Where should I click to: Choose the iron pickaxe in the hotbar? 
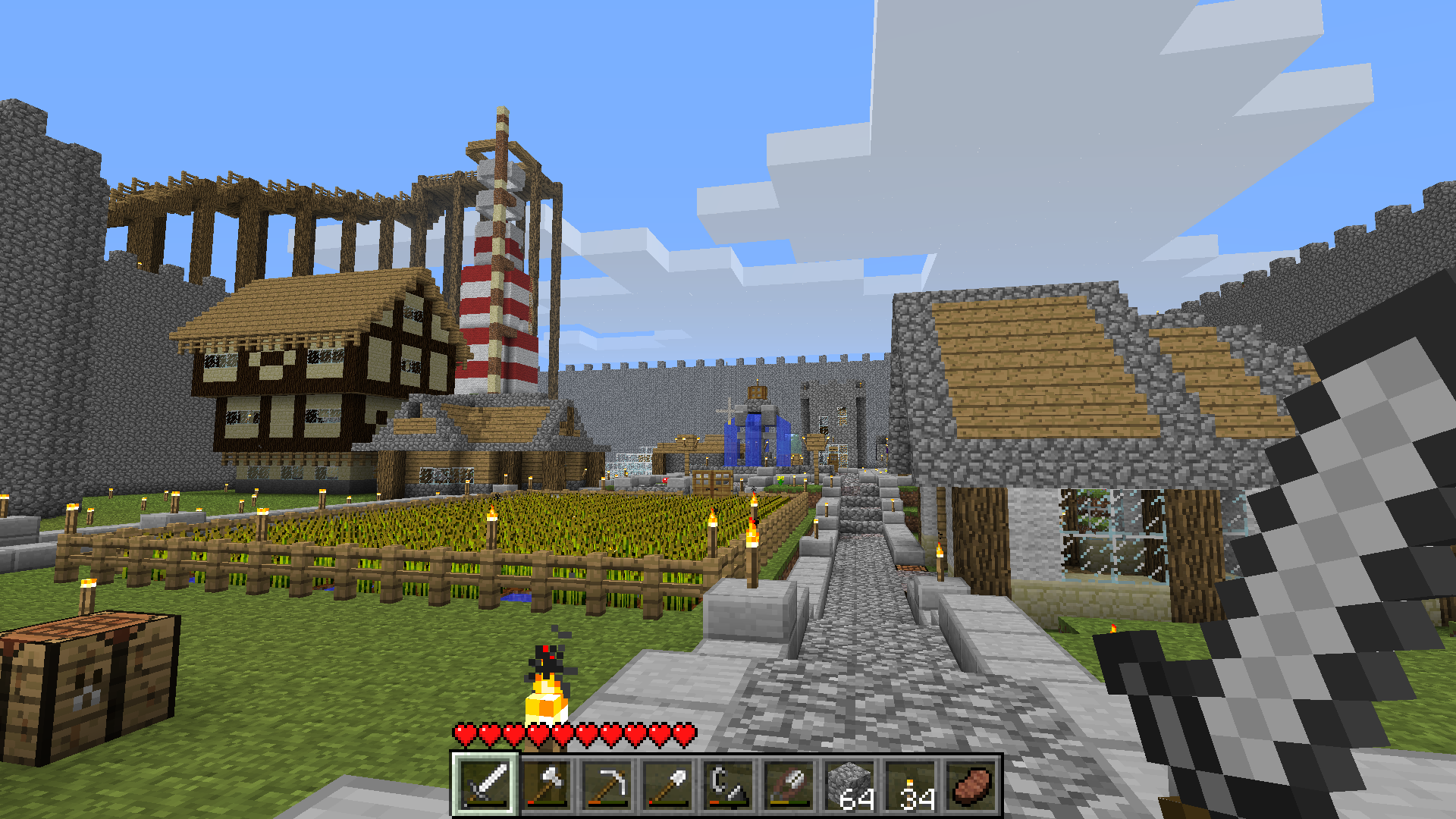coord(607,785)
